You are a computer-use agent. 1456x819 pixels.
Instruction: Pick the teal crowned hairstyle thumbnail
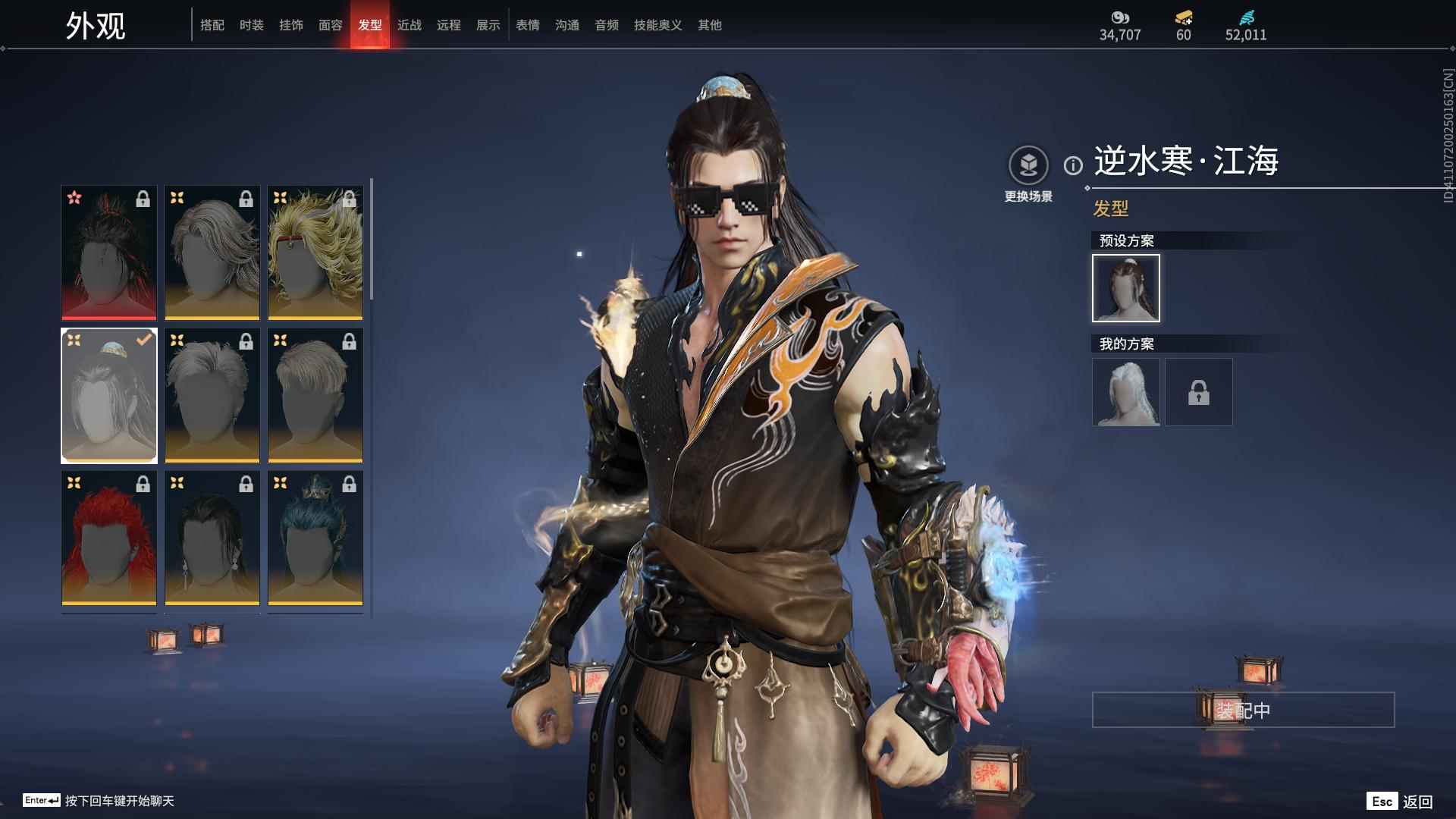pos(315,538)
